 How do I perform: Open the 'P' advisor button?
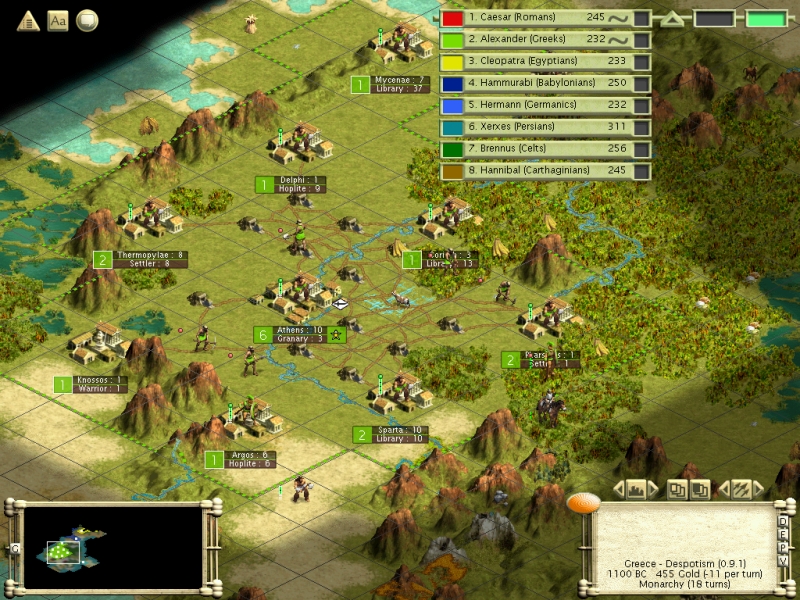[x=783, y=547]
